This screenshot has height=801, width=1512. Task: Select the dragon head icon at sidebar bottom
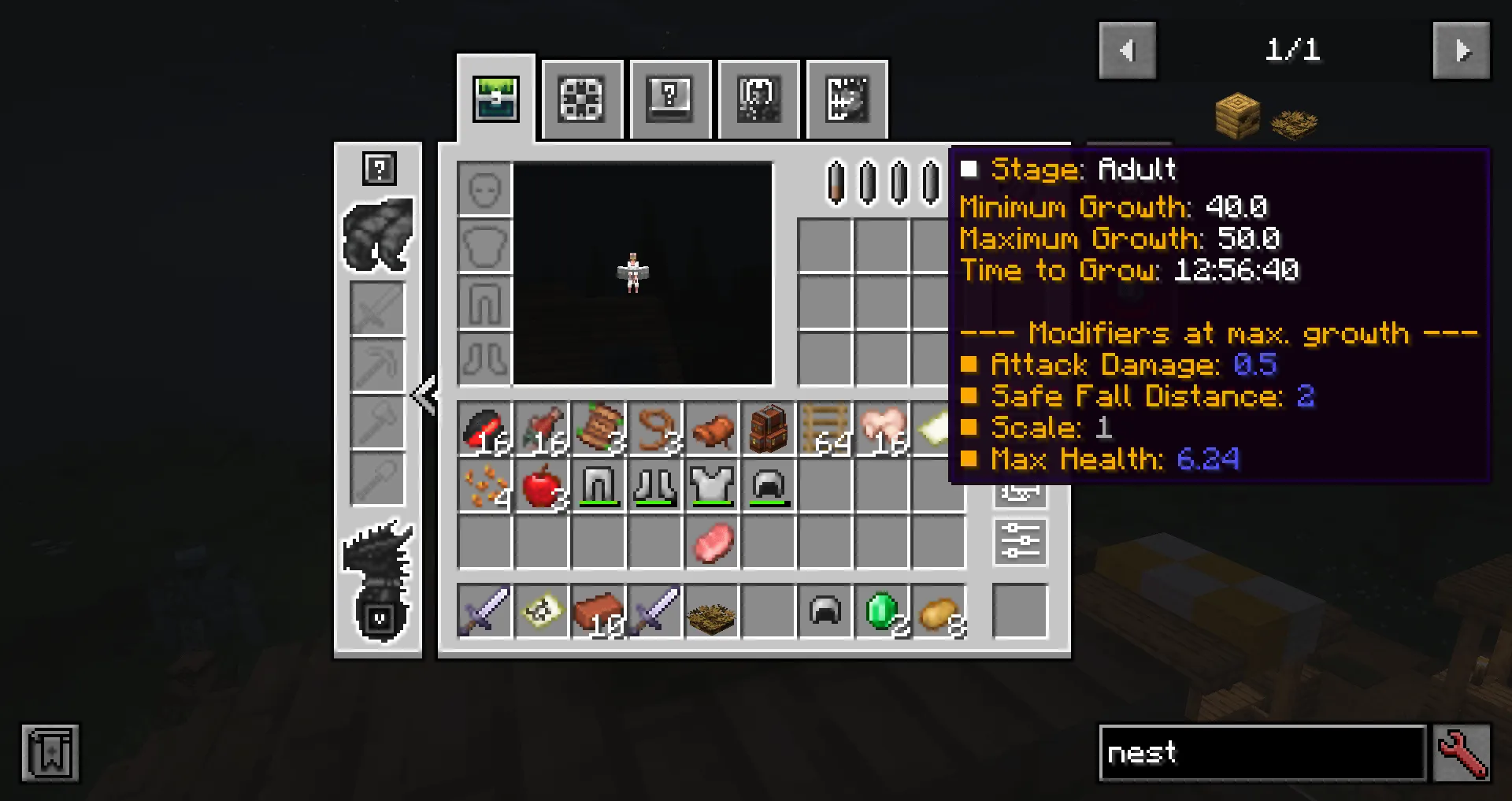point(378,551)
